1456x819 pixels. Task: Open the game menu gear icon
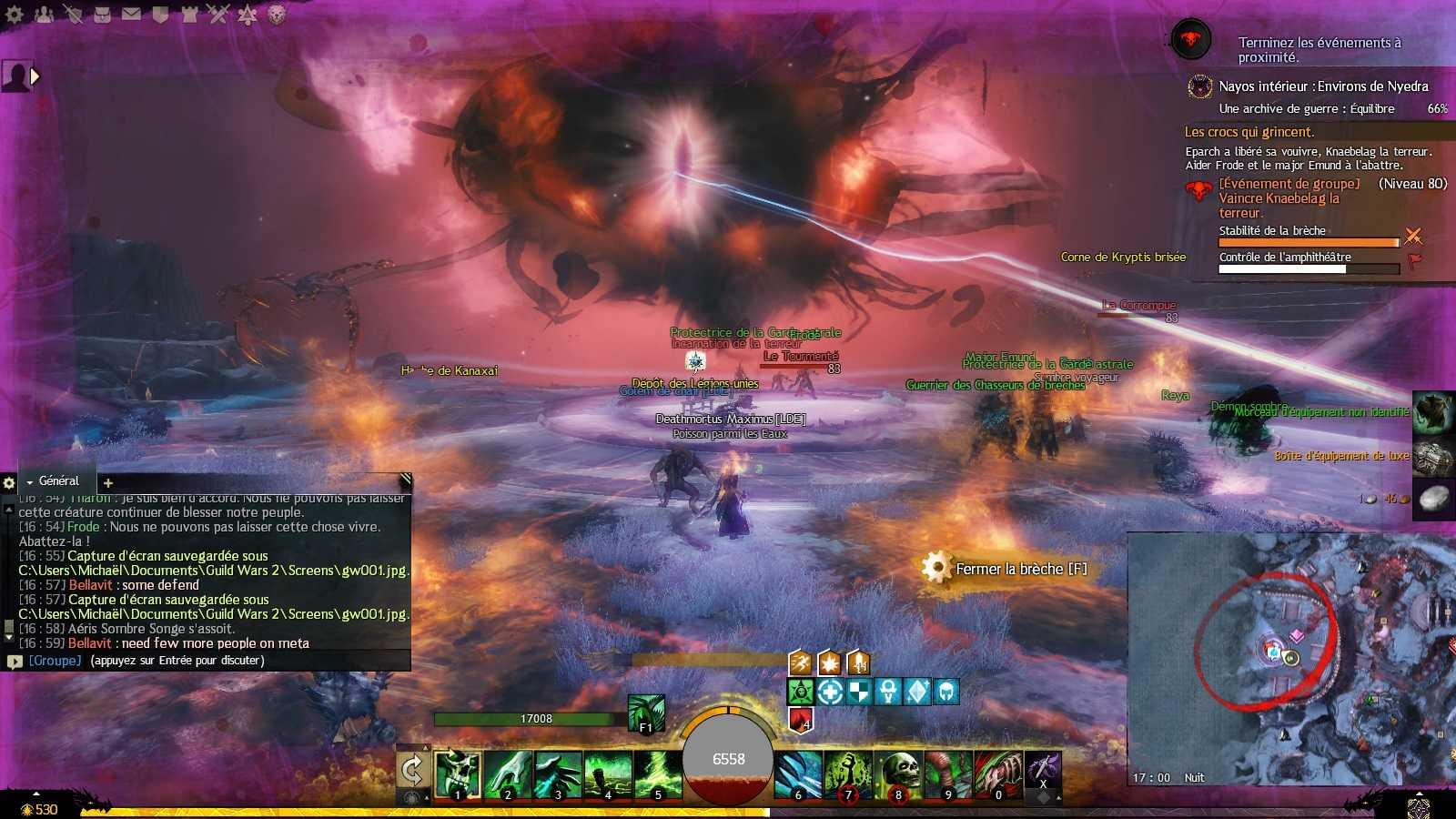15,15
